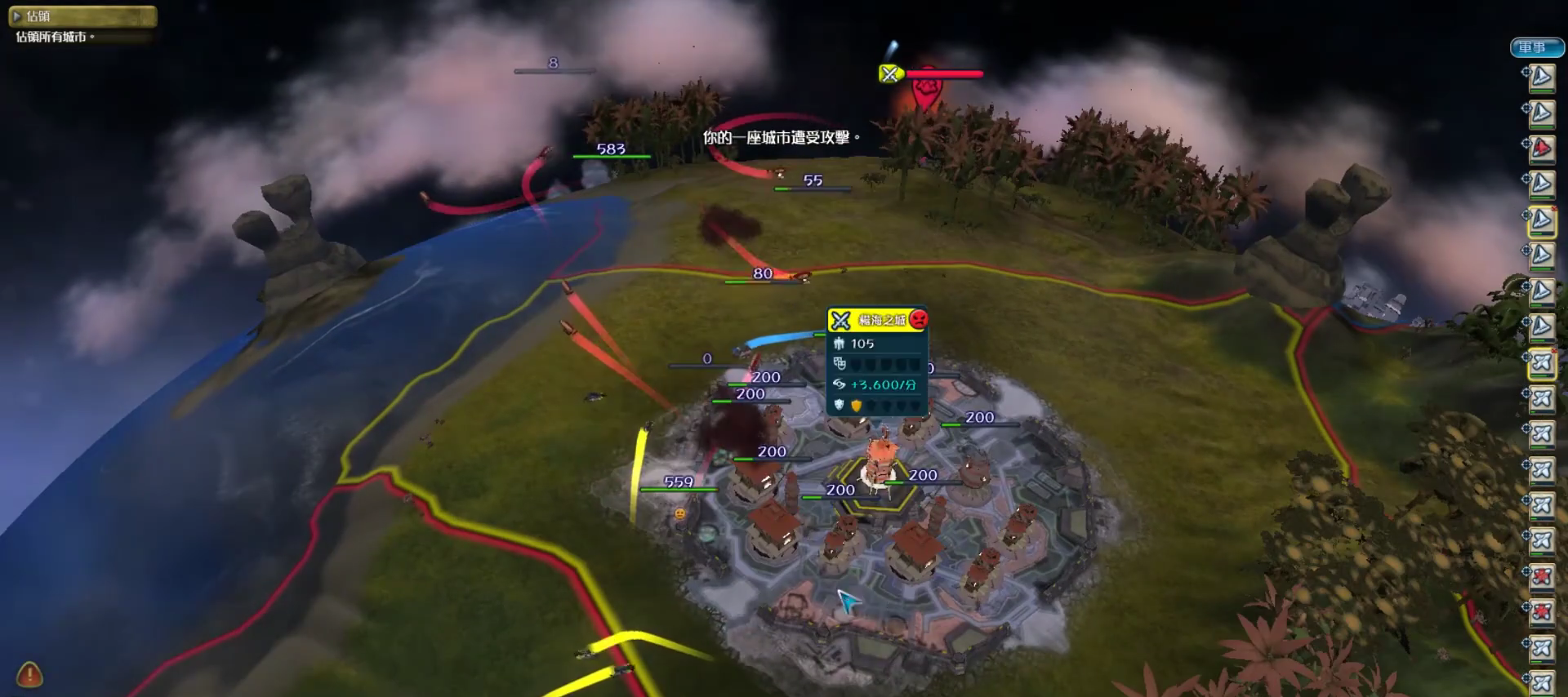Collapse the 佔領 objective header
Viewport: 1568px width, 697px height.
pos(16,16)
